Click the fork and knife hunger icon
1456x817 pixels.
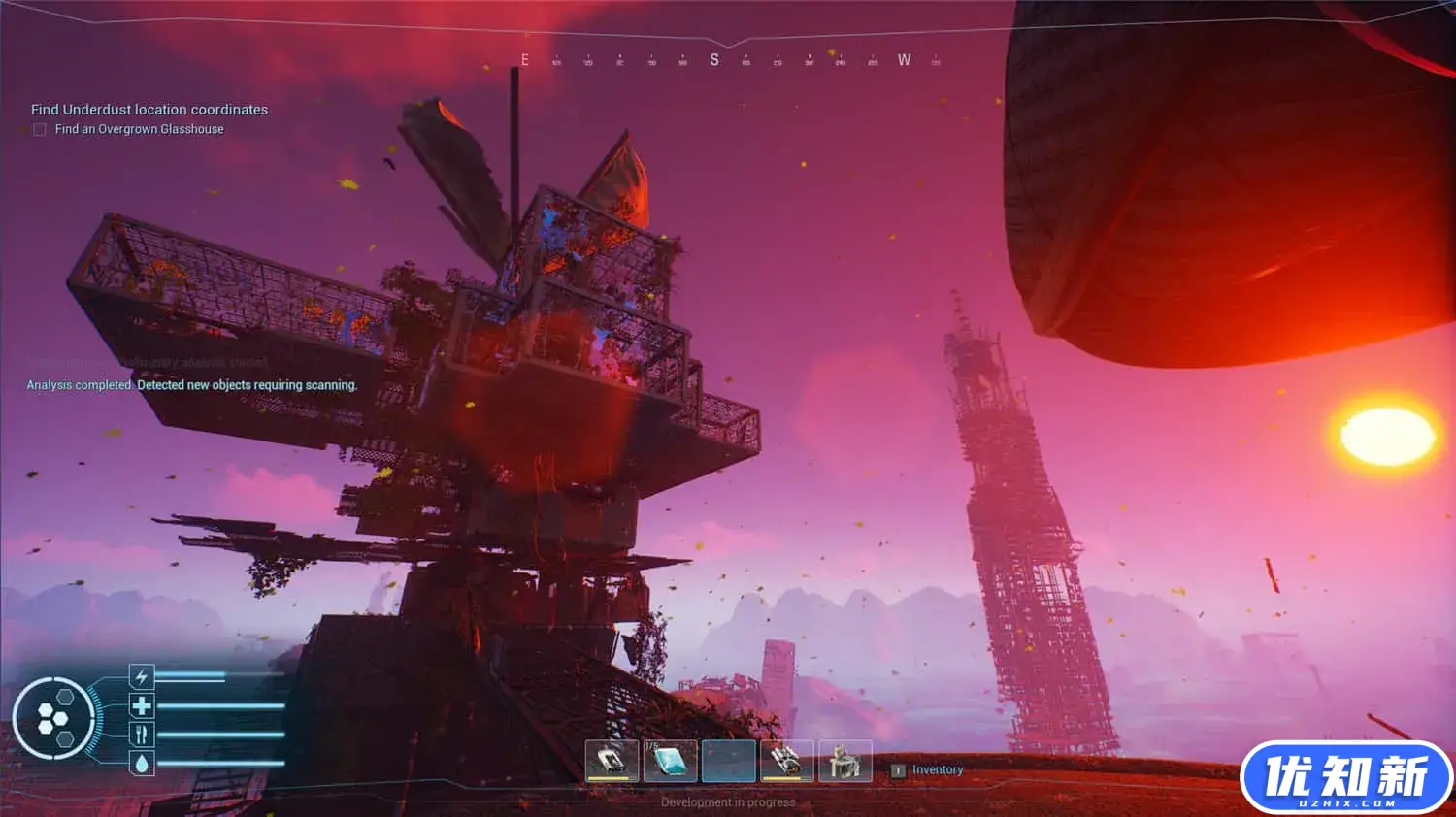[142, 735]
